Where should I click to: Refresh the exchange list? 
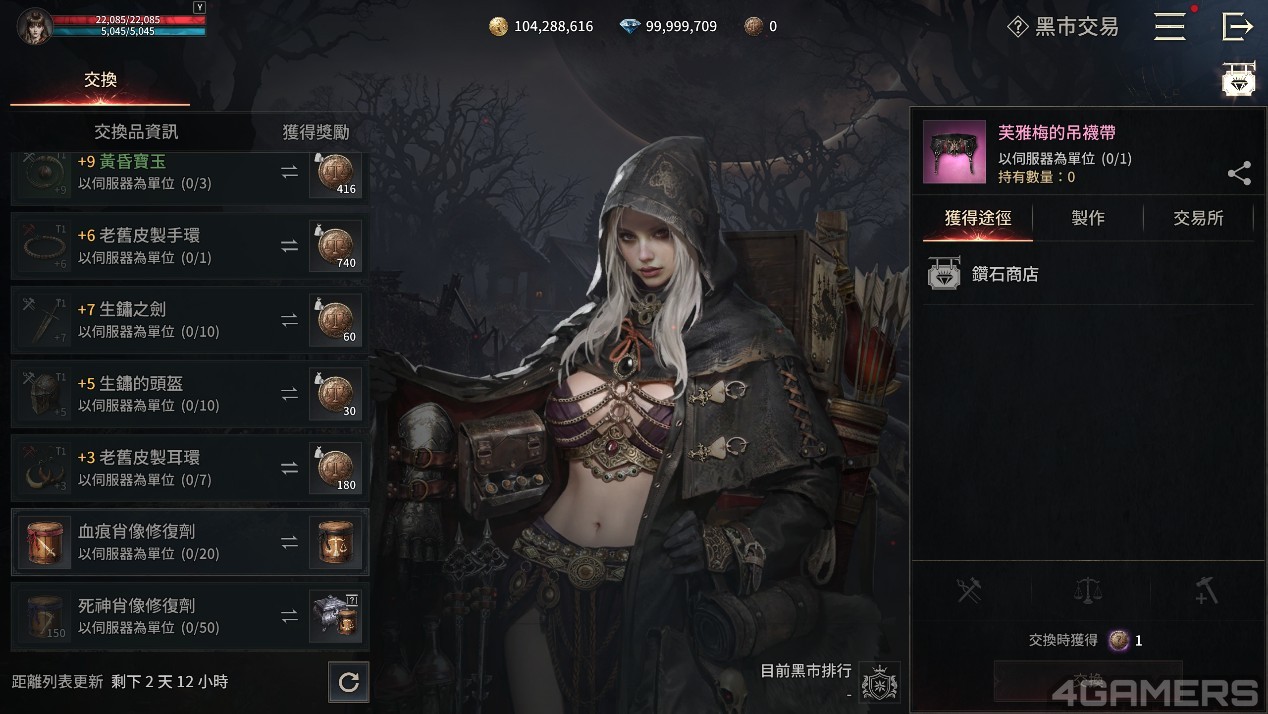[349, 682]
